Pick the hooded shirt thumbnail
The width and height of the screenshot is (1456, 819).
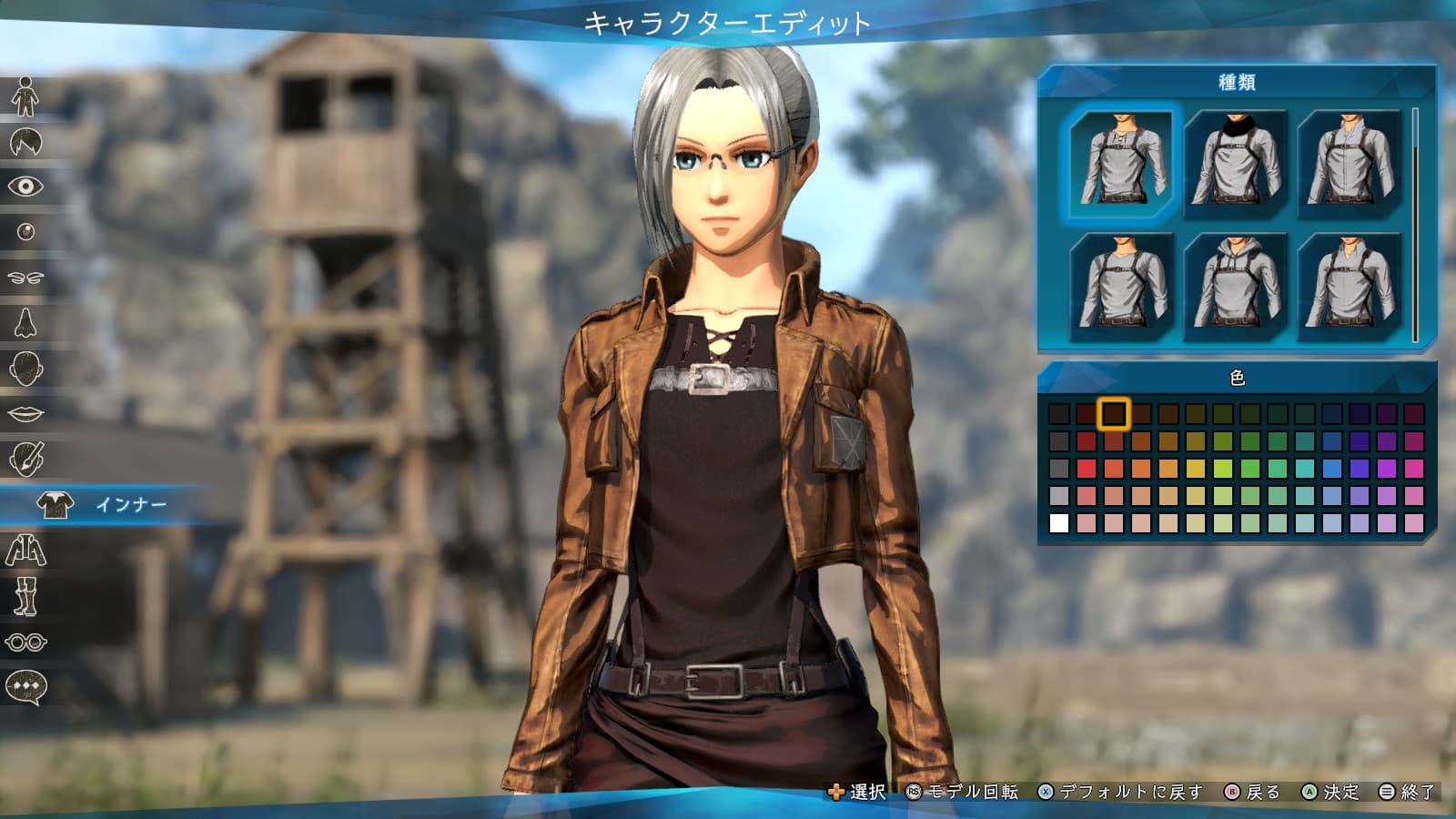click(1236, 286)
